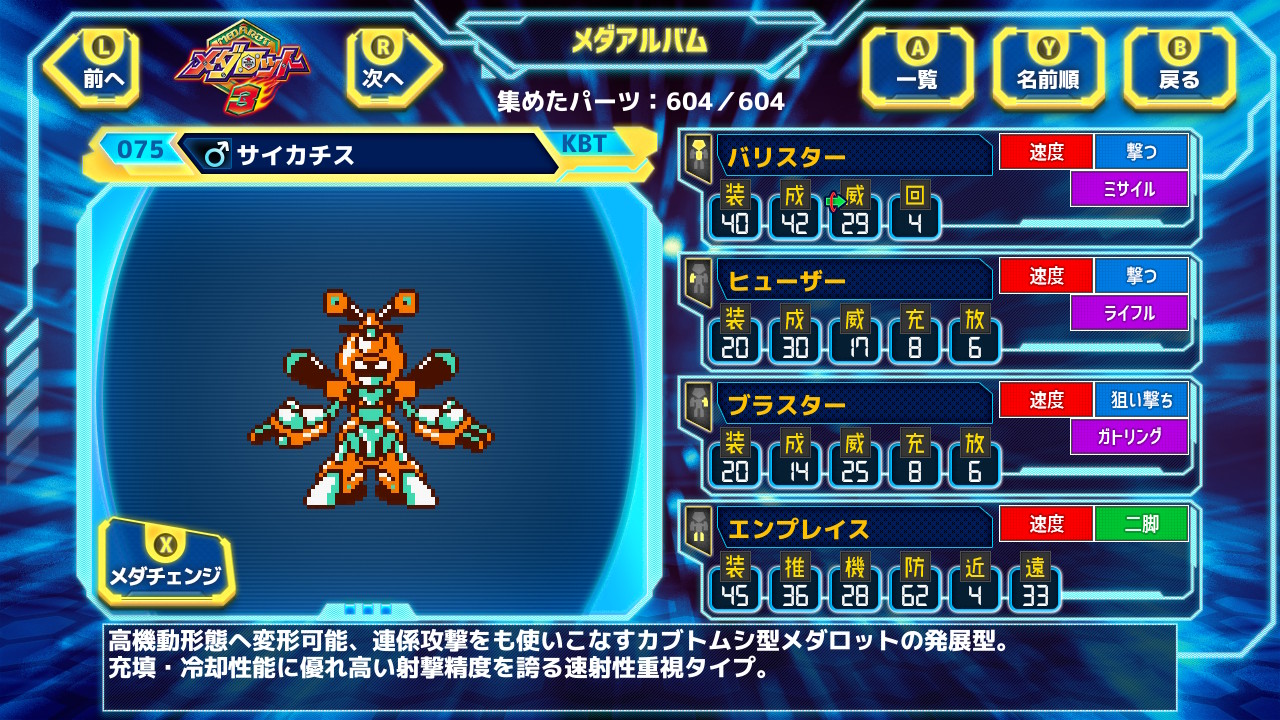Sort album by 名前順
Viewport: 1280px width, 720px height.
1047,67
